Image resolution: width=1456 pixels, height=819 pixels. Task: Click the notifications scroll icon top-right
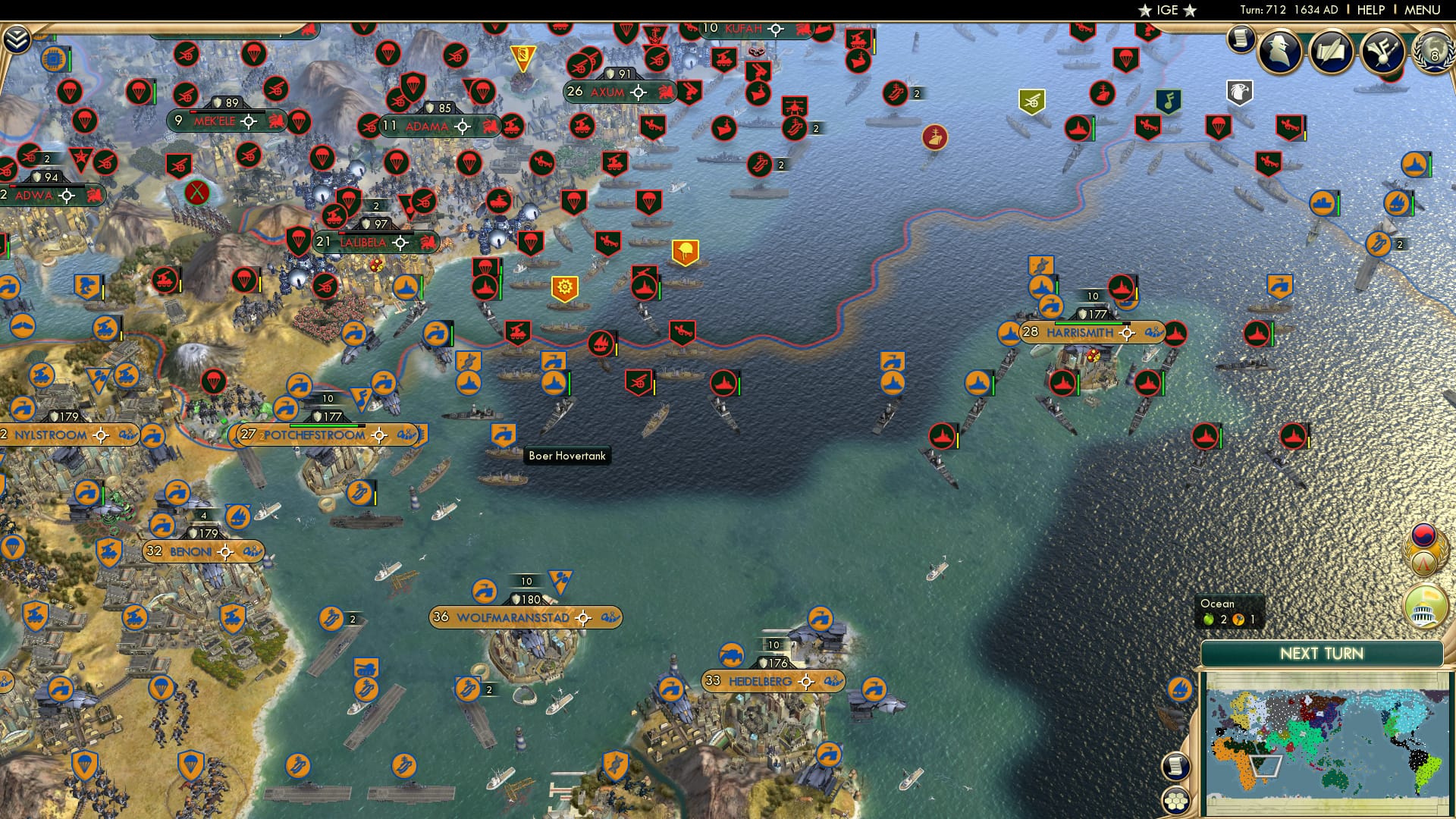tap(1241, 38)
